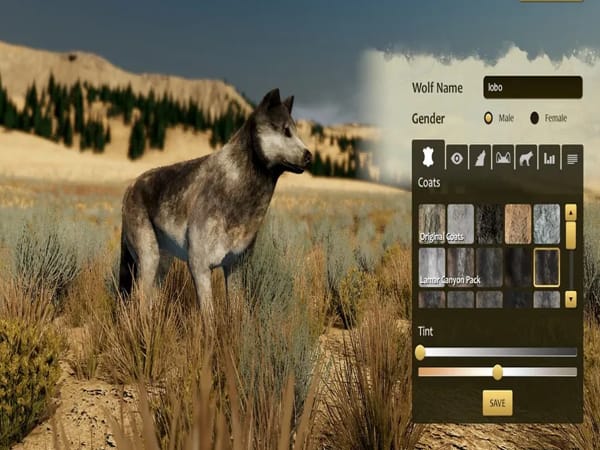Open the howling wolf tab
This screenshot has width=600, height=450.
coord(480,157)
